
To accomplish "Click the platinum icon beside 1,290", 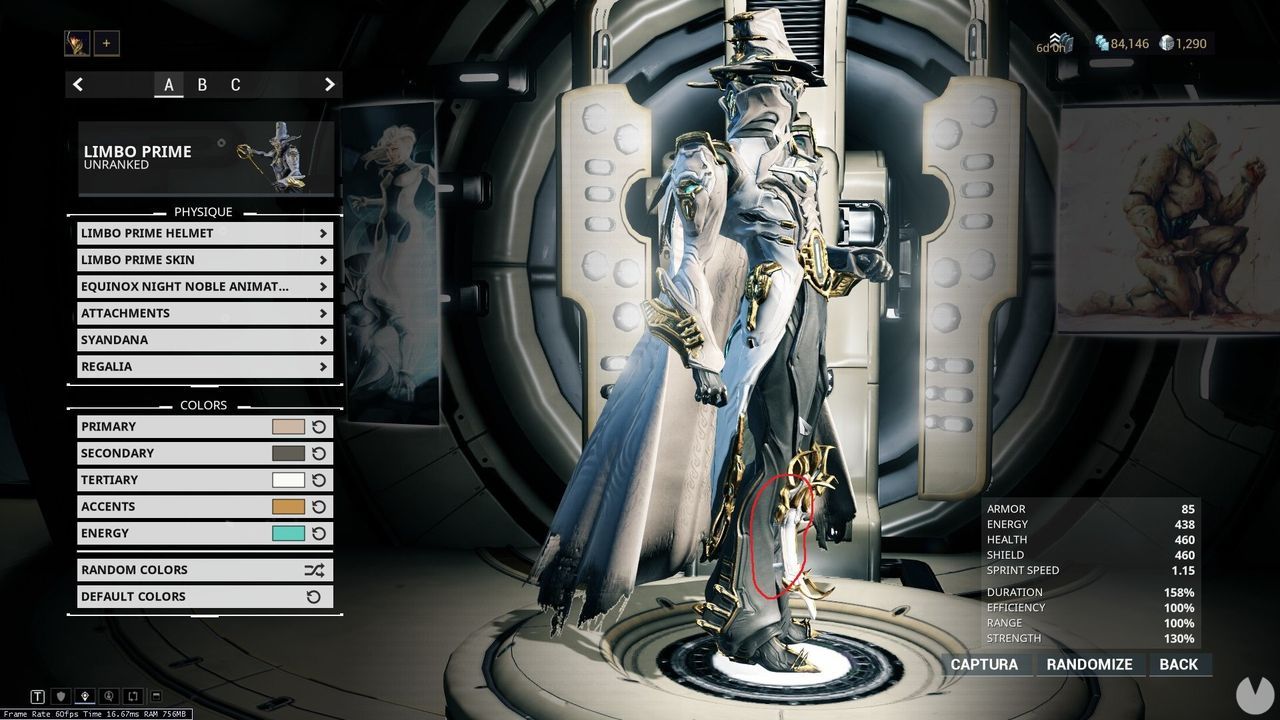I will [x=1166, y=43].
